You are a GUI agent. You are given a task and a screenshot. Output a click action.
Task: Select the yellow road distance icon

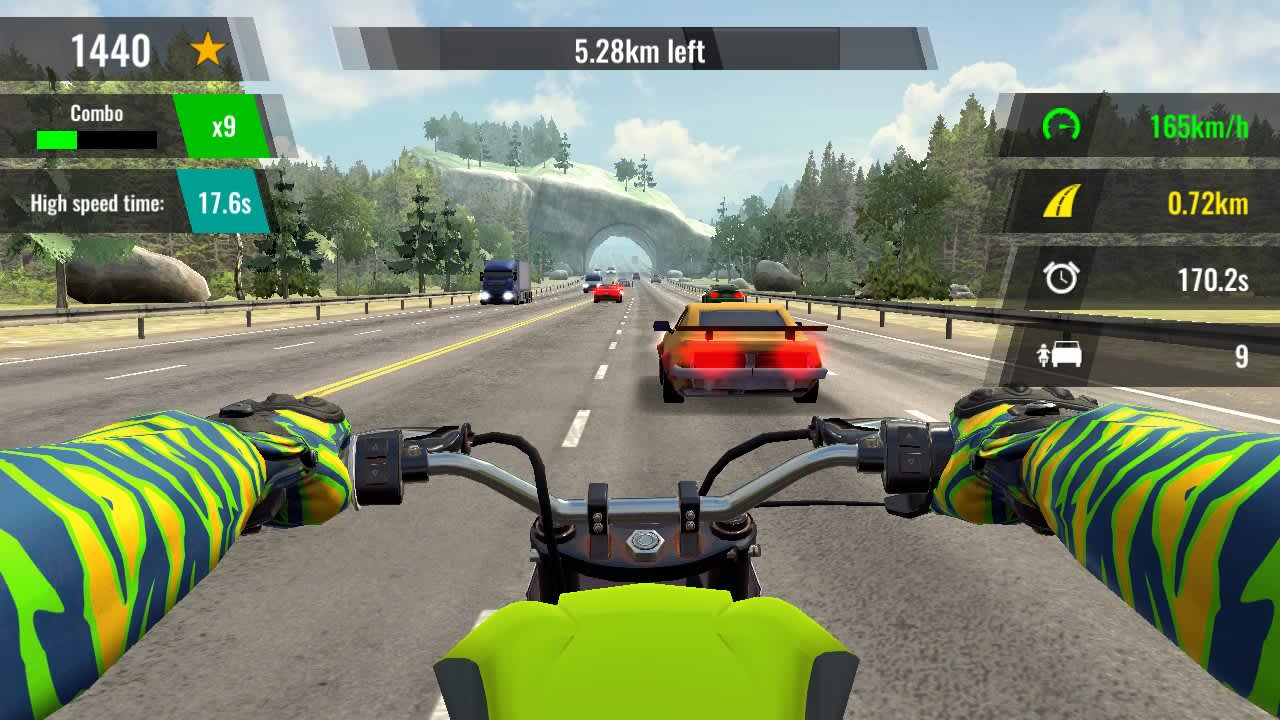tap(1063, 200)
